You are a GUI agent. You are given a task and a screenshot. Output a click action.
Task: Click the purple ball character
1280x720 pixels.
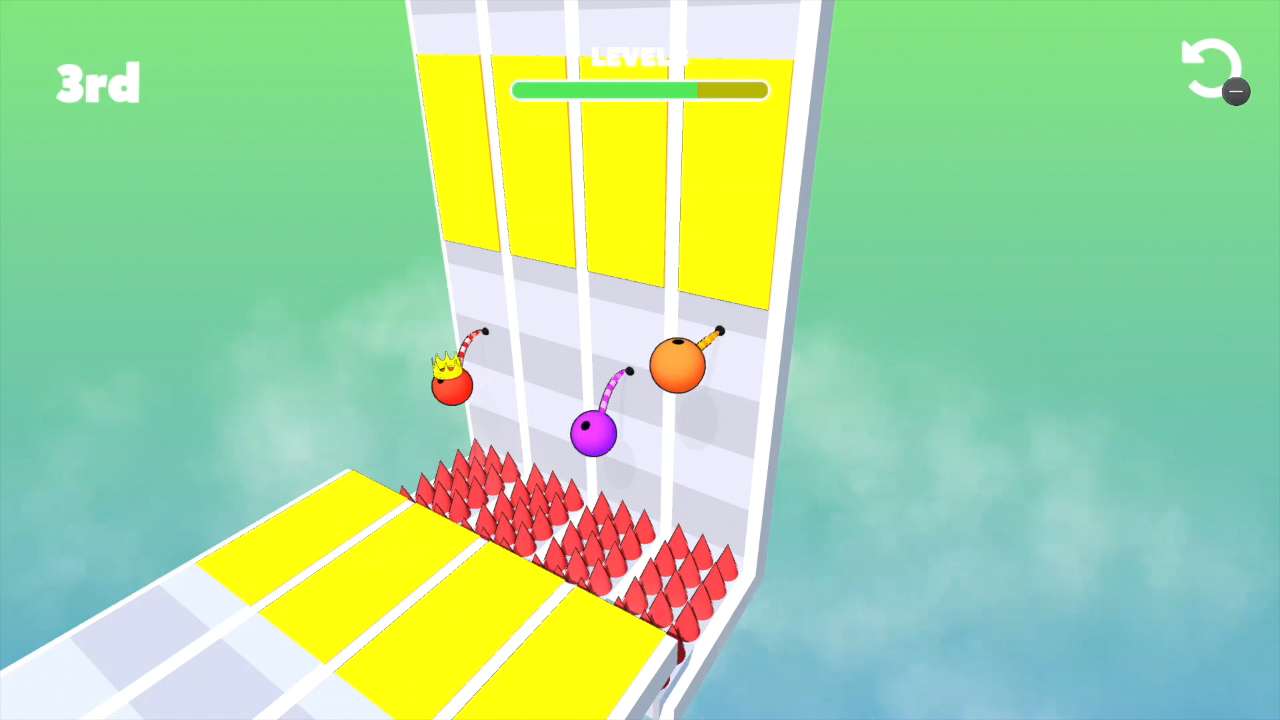click(592, 432)
